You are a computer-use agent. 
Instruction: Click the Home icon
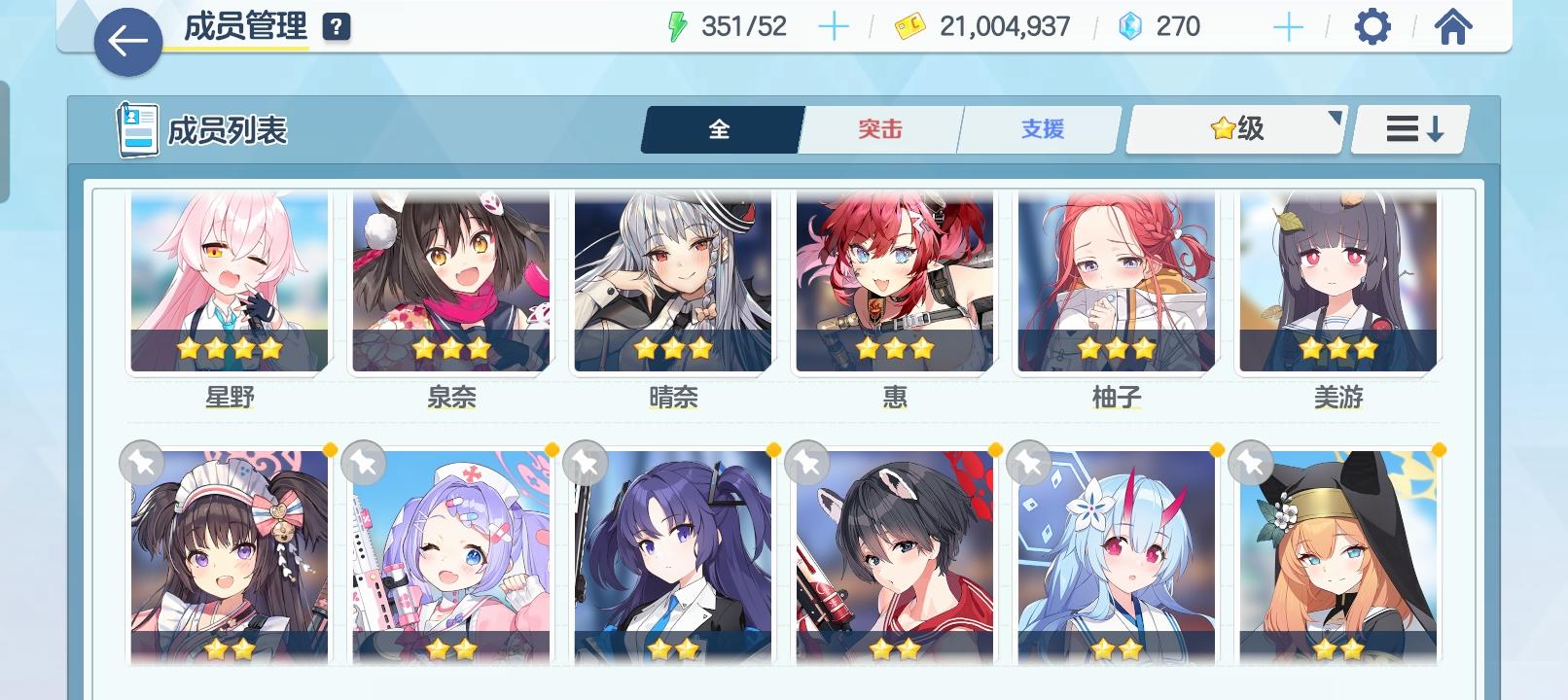point(1453,27)
